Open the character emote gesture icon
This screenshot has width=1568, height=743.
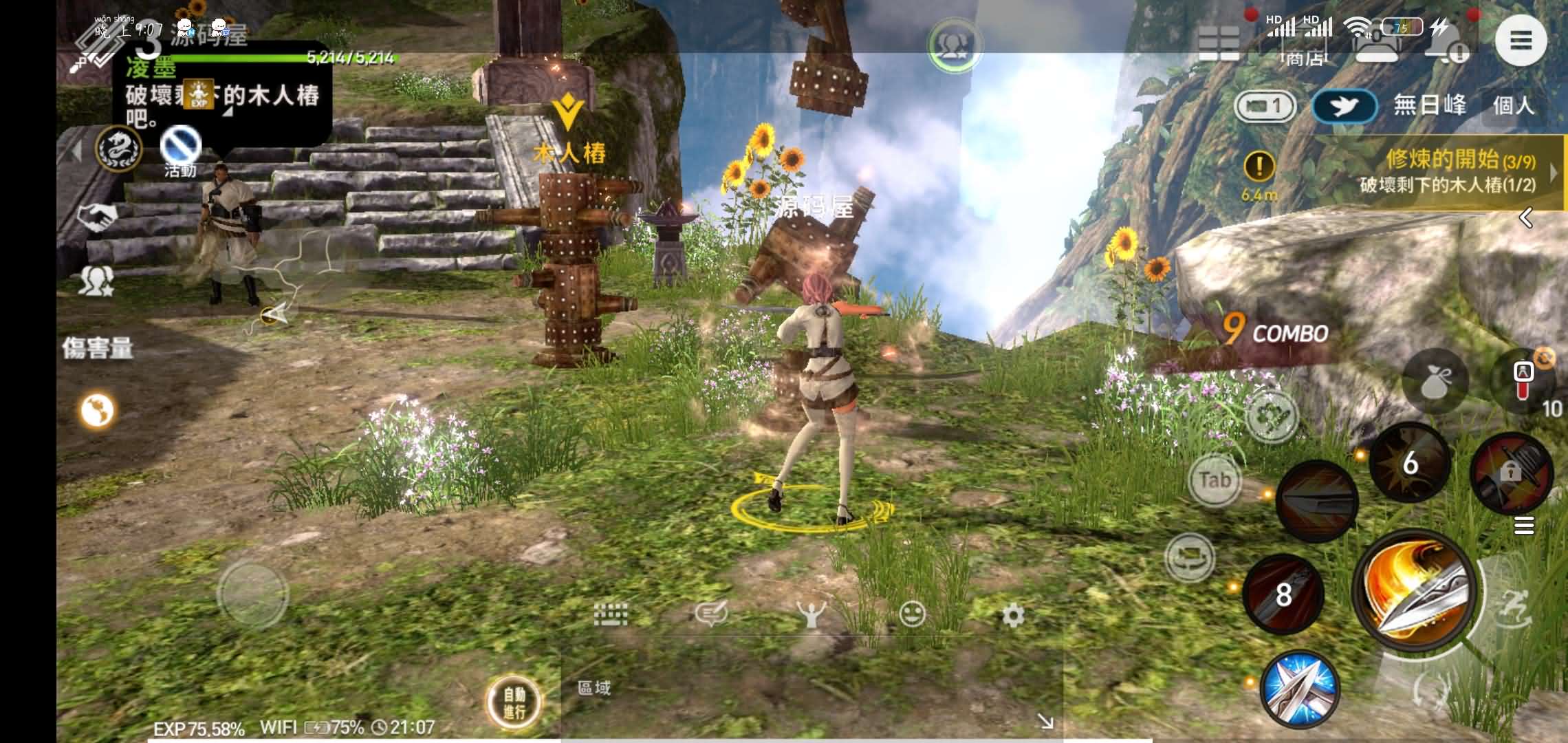(x=812, y=614)
